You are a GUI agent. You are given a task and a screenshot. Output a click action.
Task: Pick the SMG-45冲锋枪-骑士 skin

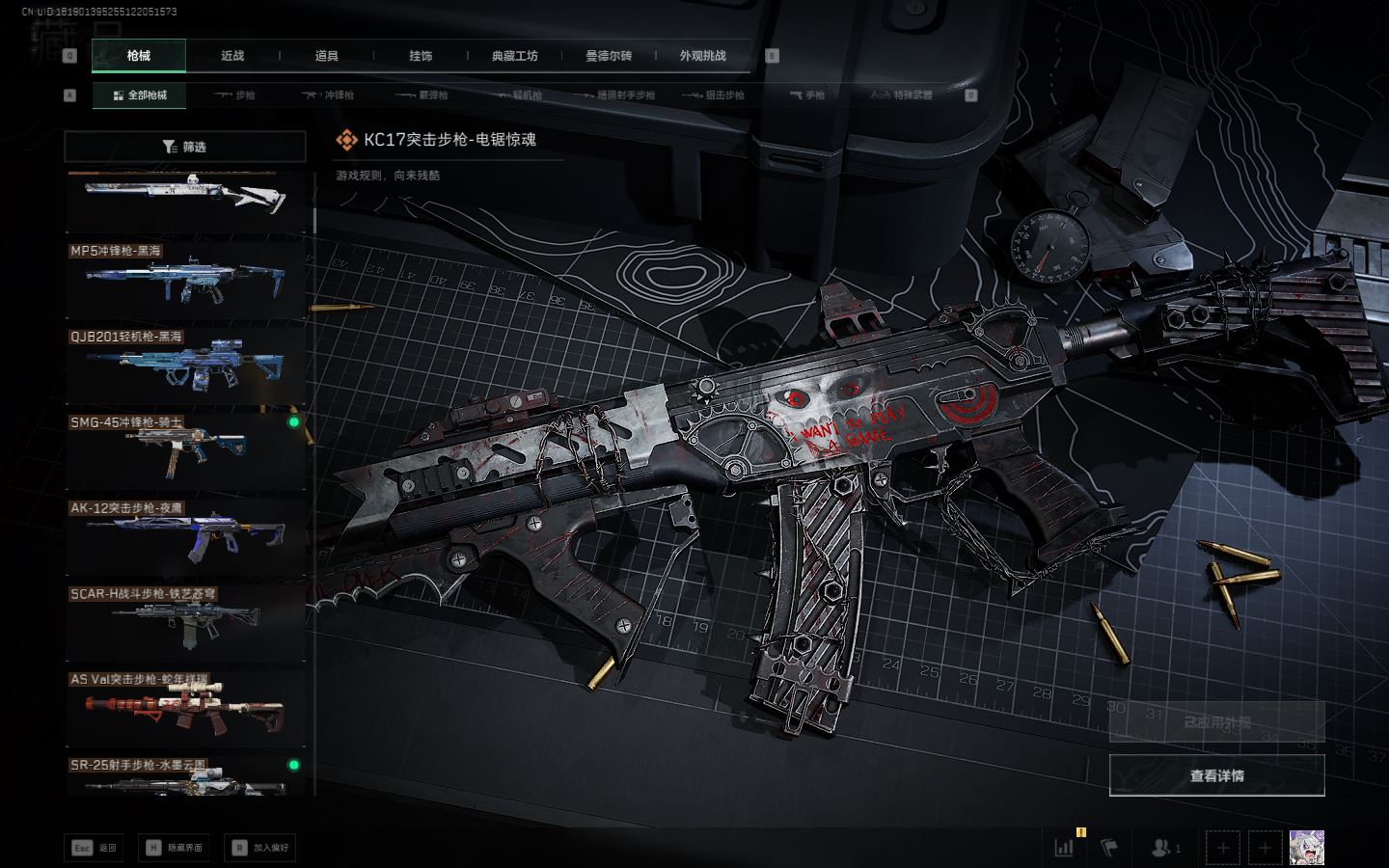(185, 450)
